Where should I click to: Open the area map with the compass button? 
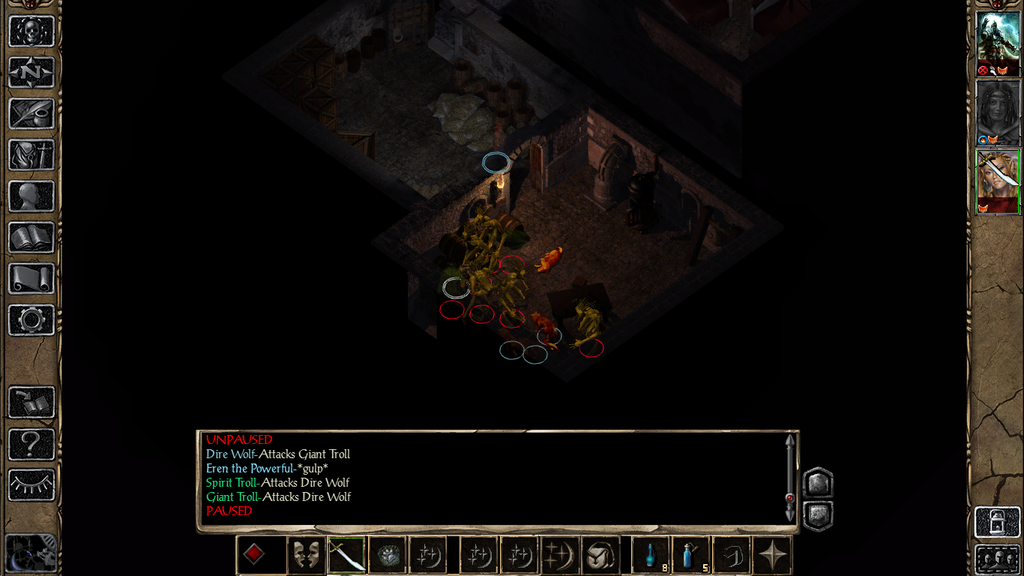coord(31,72)
